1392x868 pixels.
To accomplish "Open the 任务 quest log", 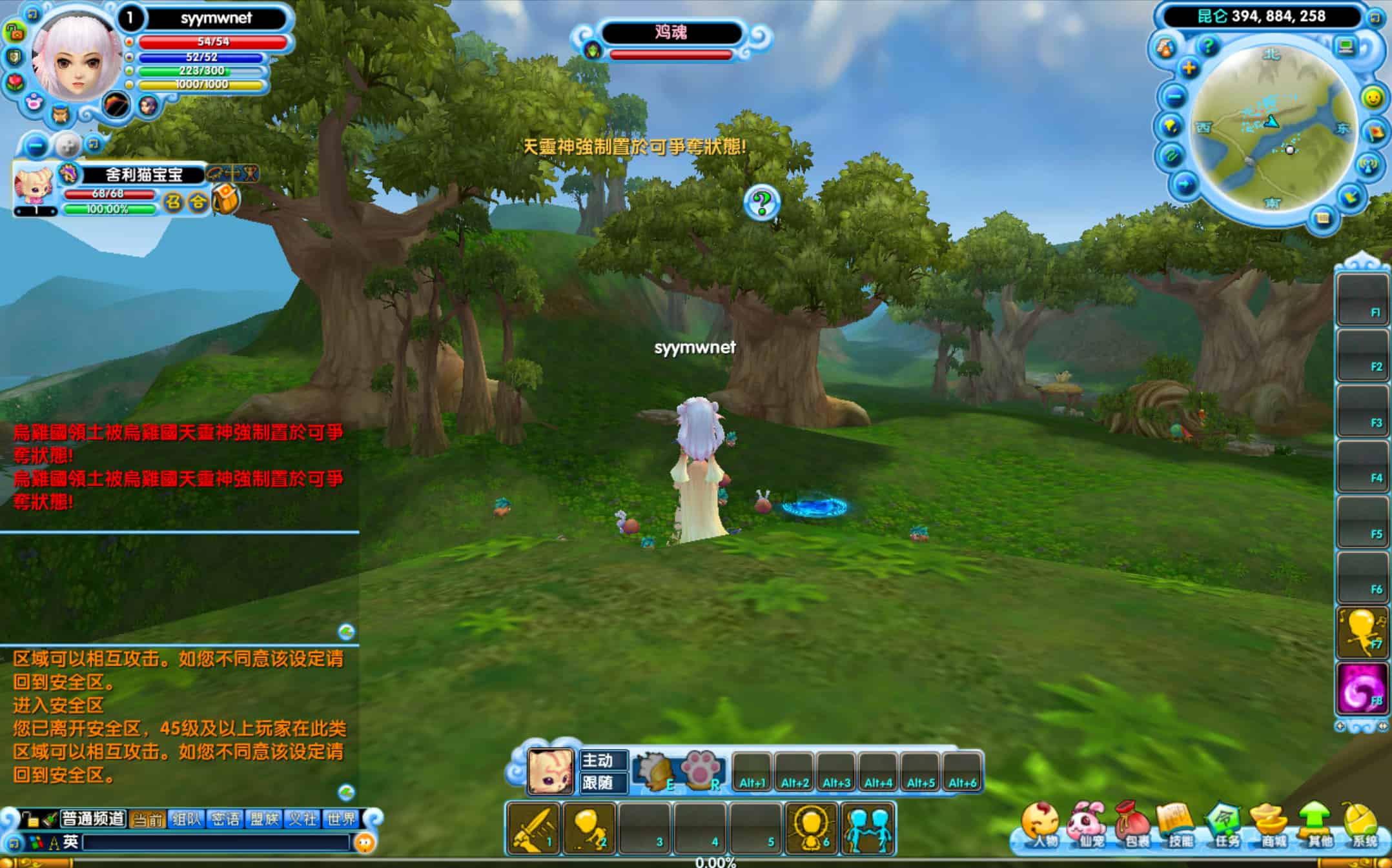I will tap(1225, 825).
